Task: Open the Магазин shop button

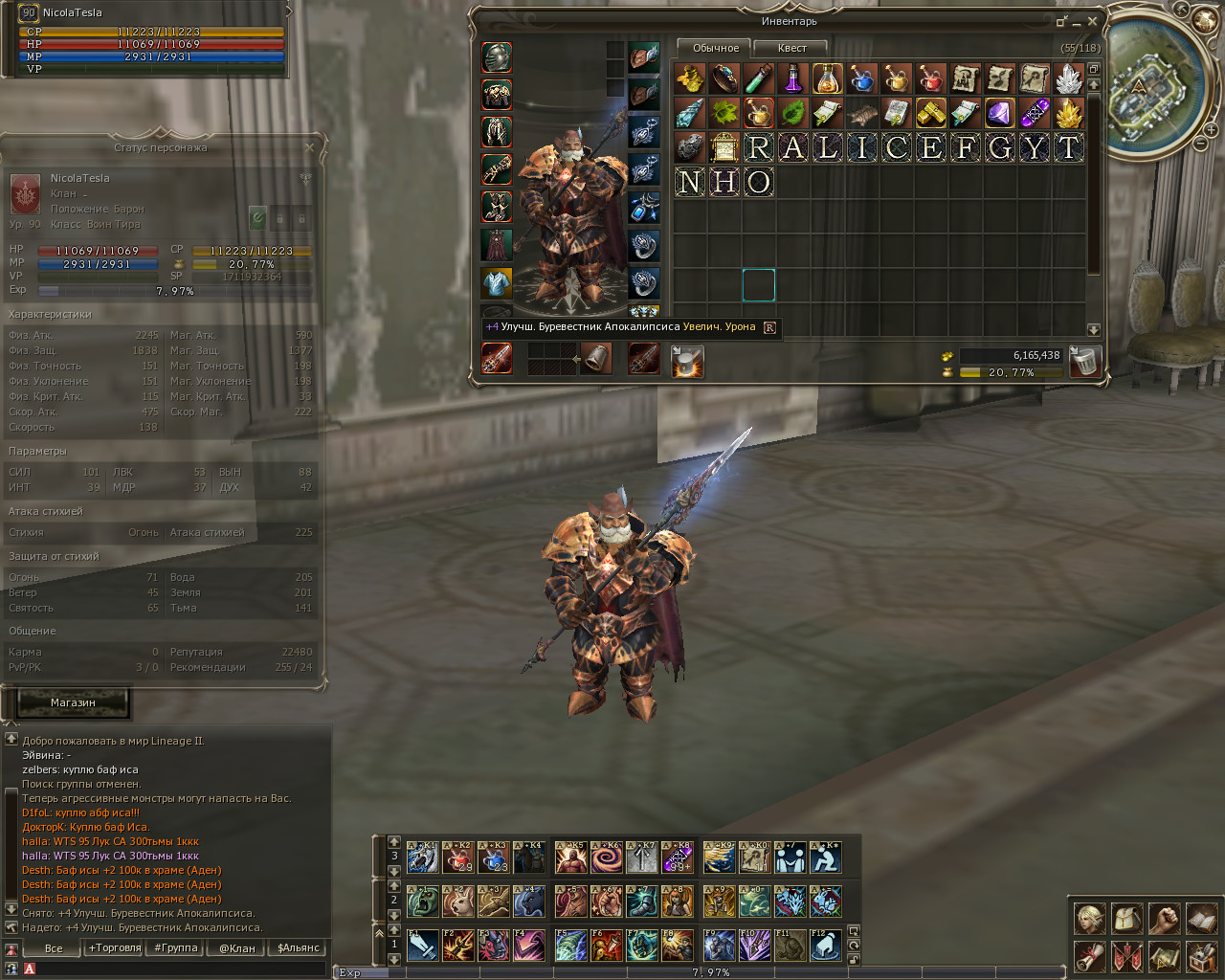Action: (73, 702)
